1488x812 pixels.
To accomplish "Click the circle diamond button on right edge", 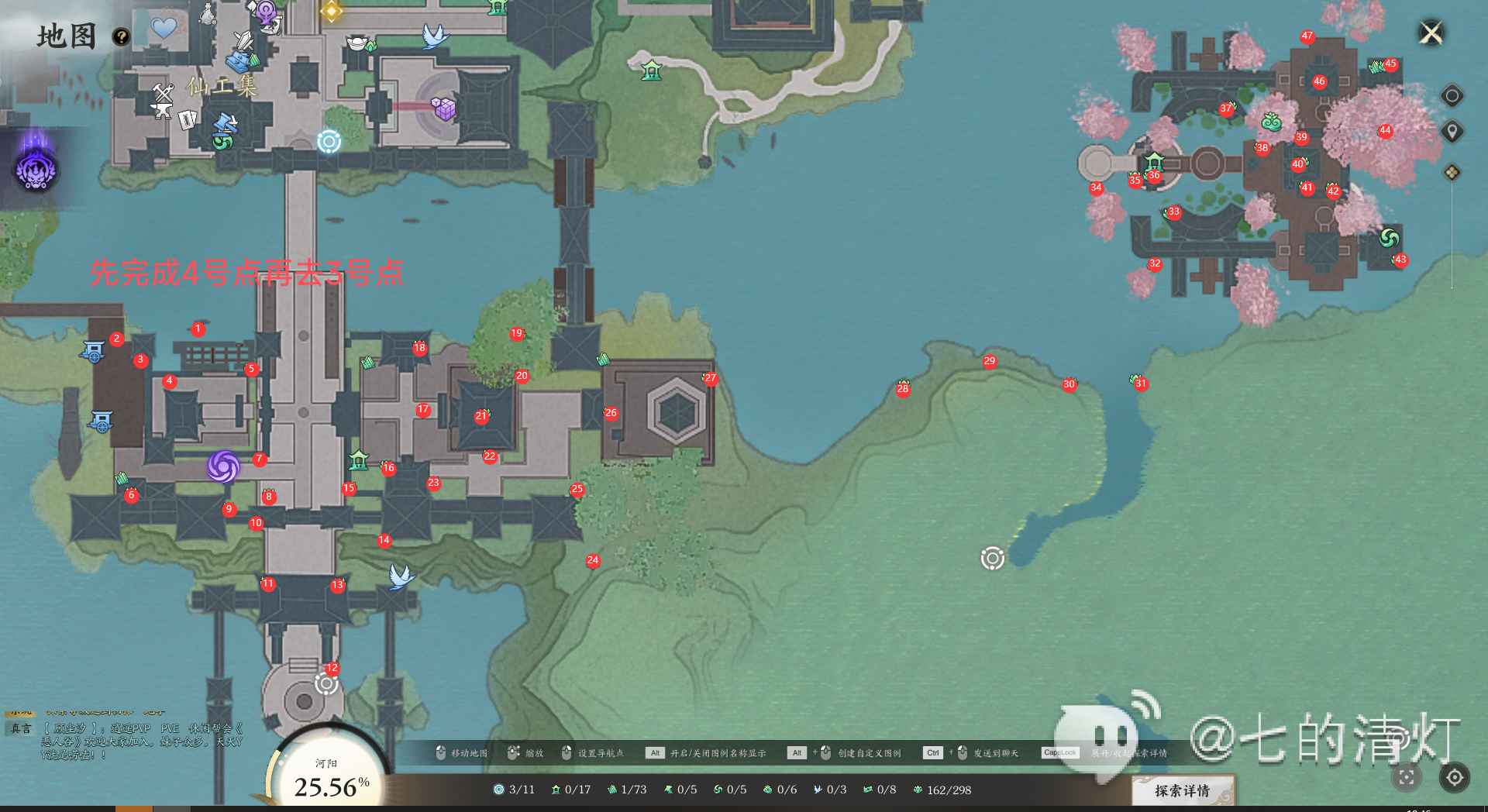I will [1452, 95].
